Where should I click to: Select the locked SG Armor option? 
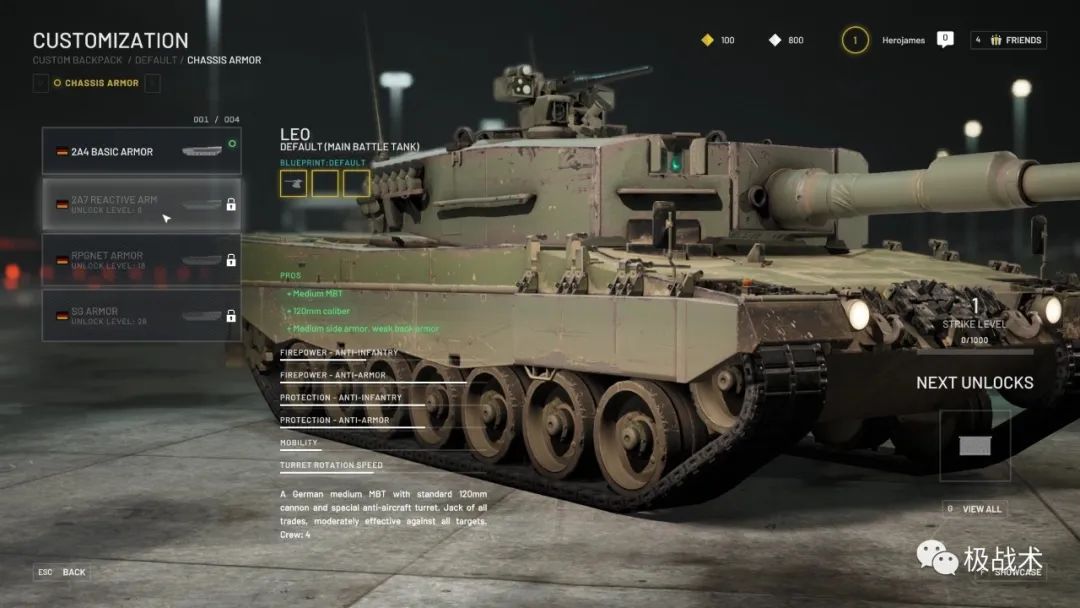[x=141, y=316]
